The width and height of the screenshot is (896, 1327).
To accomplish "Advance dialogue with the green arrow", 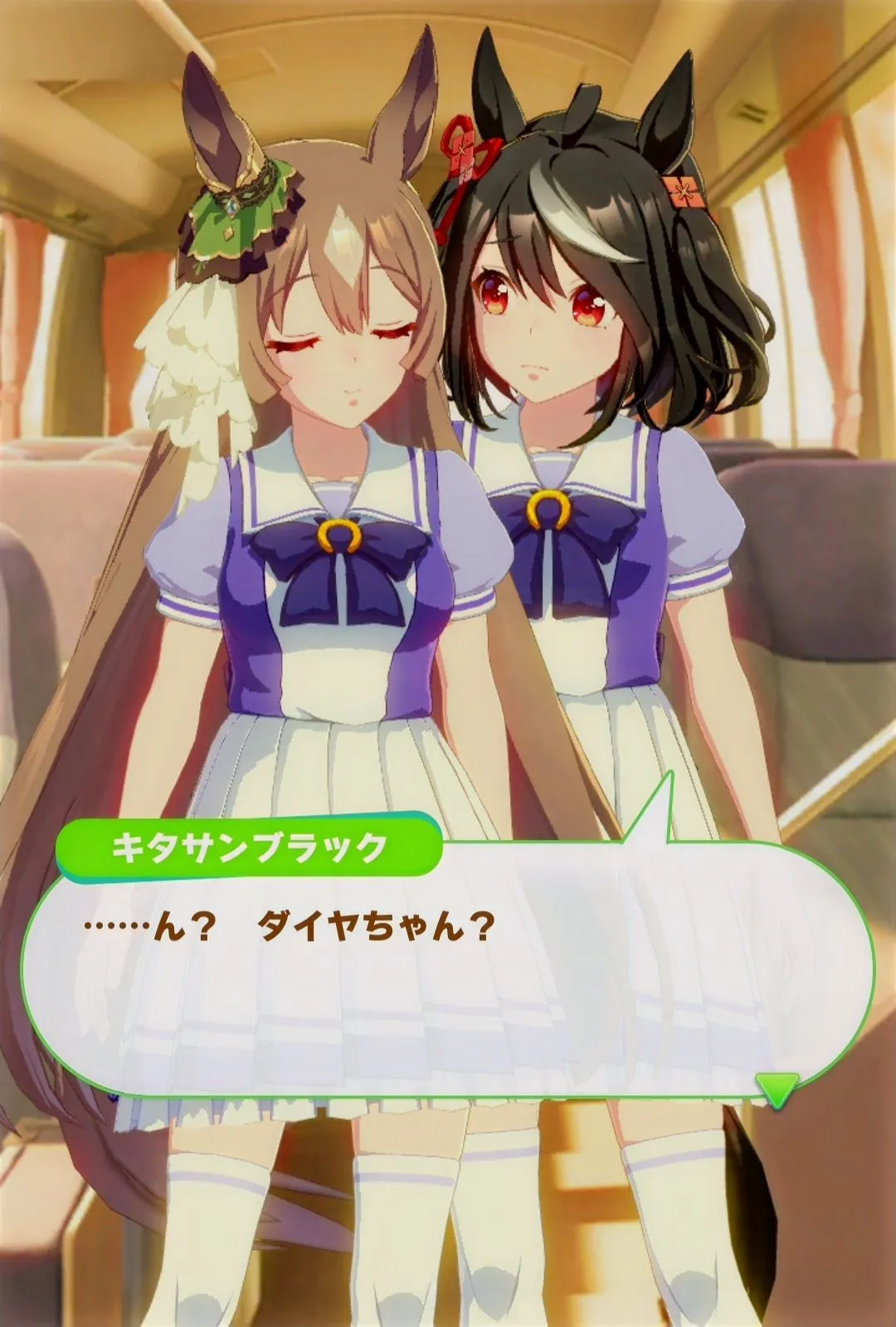I will (x=777, y=1087).
